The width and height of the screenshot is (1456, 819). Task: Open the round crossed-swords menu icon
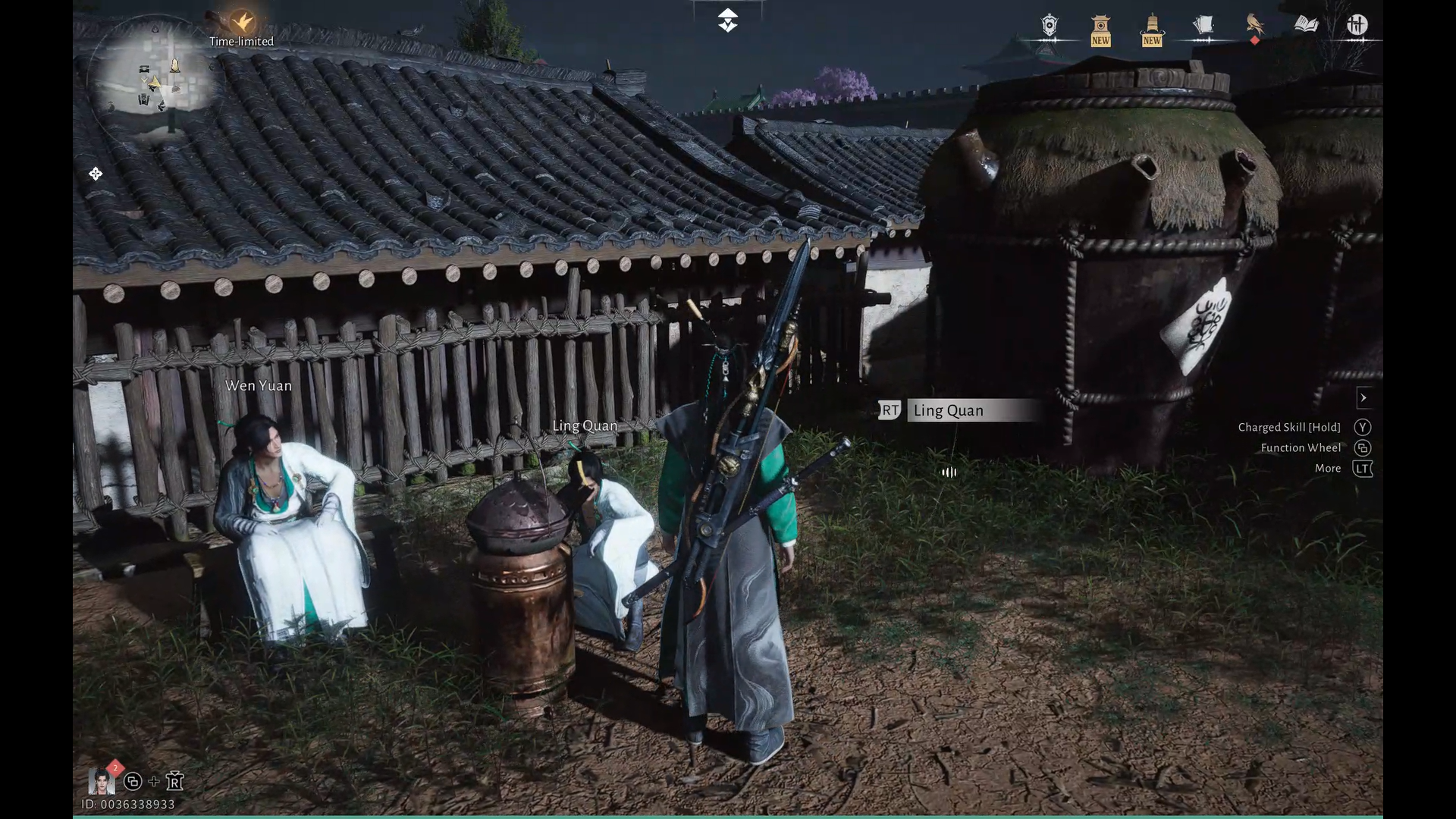pos(1357,26)
